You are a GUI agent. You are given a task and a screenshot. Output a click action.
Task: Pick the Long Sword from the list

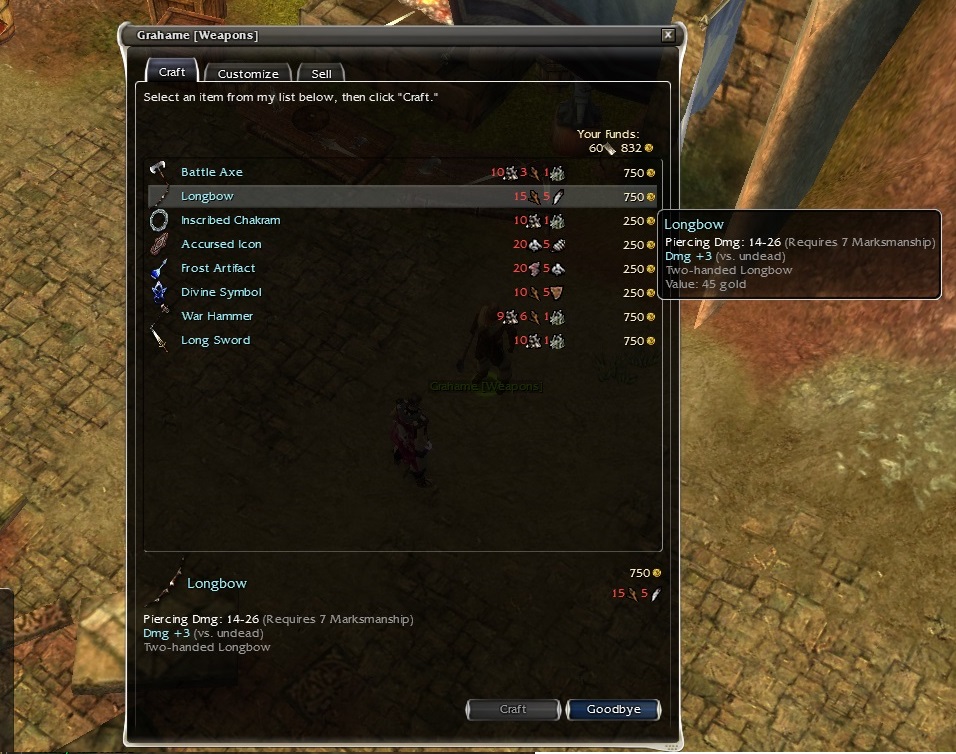(215, 340)
